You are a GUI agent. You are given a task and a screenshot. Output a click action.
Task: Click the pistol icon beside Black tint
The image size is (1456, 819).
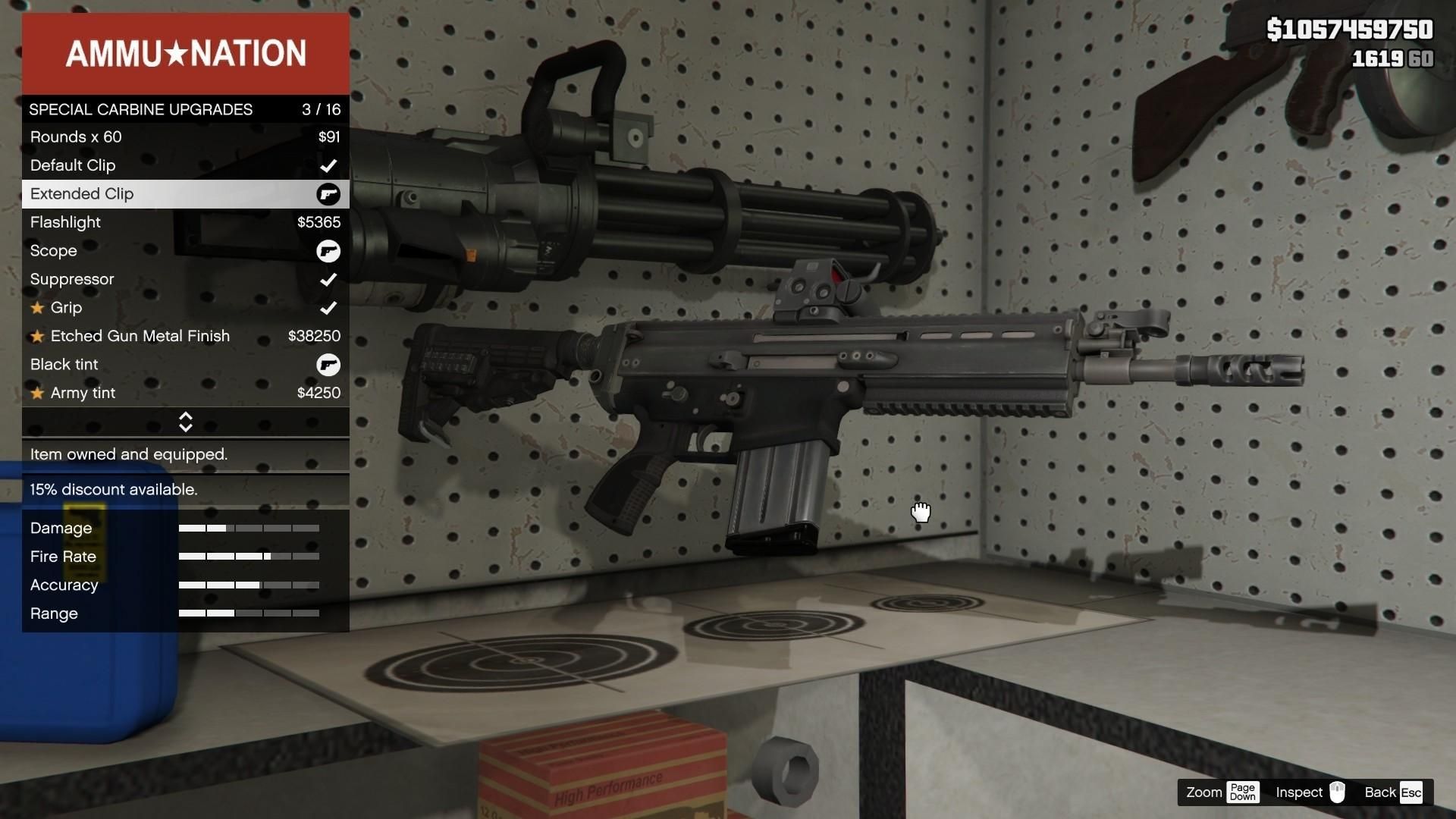328,365
